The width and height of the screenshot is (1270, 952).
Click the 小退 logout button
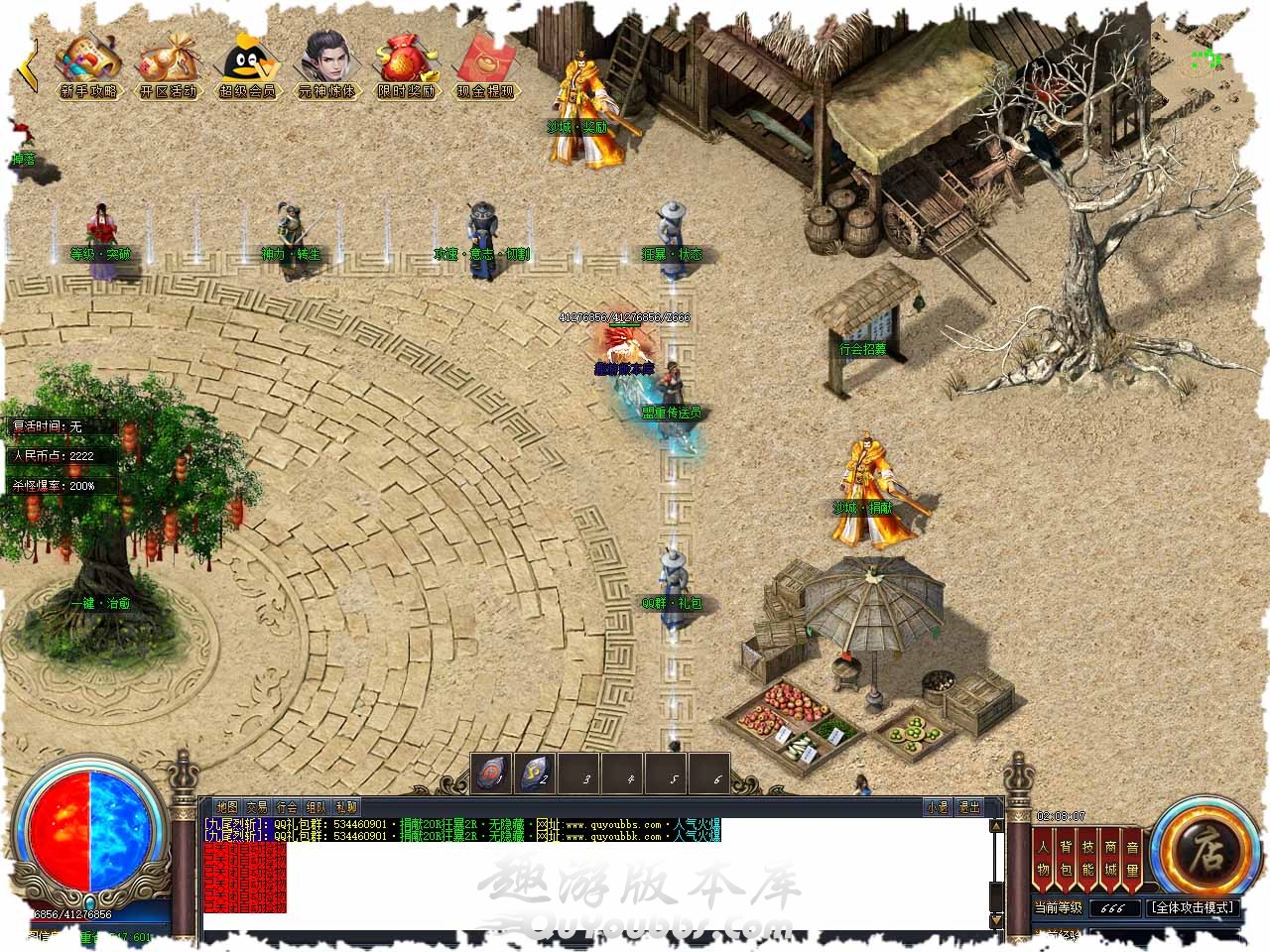click(x=937, y=807)
